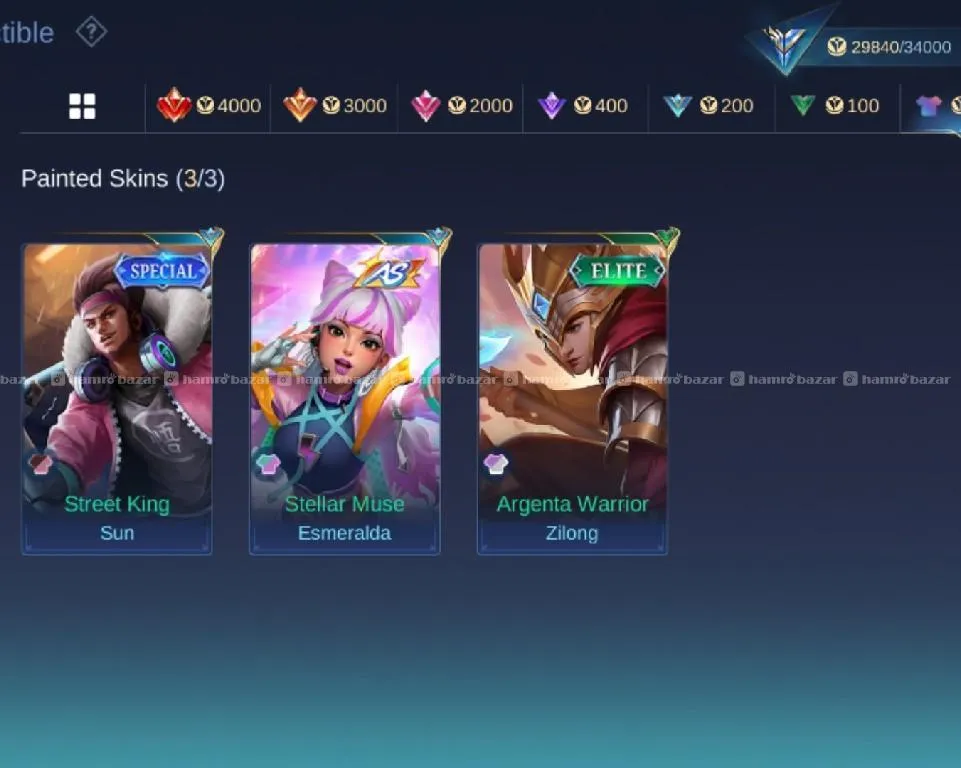
Task: Open the 400-point purple tier tab
Action: pyautogui.click(x=586, y=106)
